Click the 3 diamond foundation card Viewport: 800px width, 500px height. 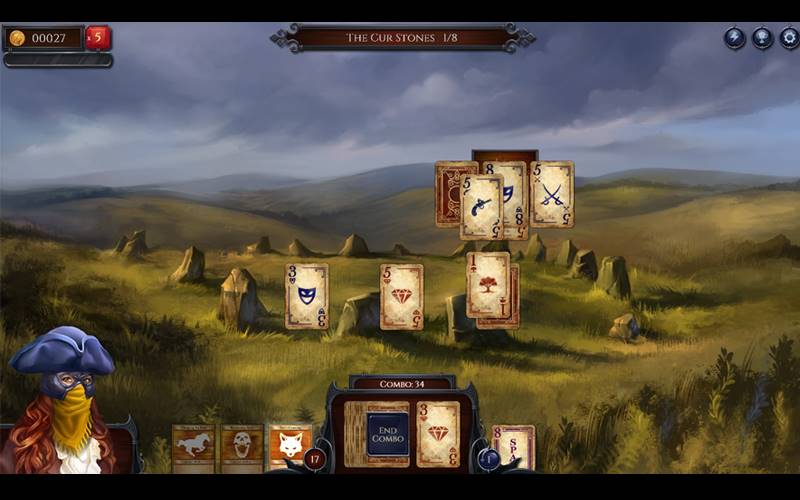pyautogui.click(x=438, y=434)
